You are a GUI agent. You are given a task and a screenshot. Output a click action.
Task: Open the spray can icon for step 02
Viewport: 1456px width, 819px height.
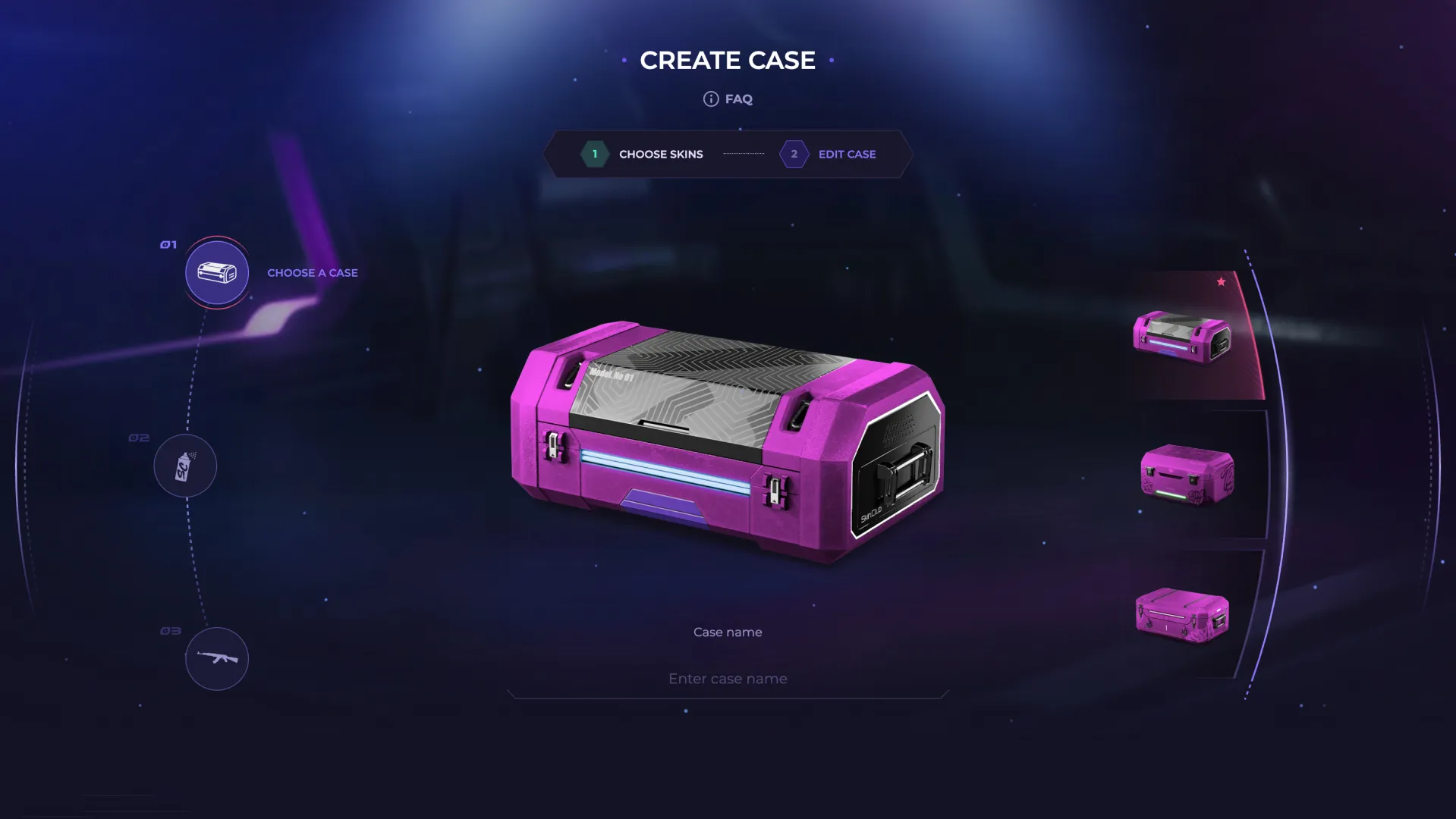185,466
